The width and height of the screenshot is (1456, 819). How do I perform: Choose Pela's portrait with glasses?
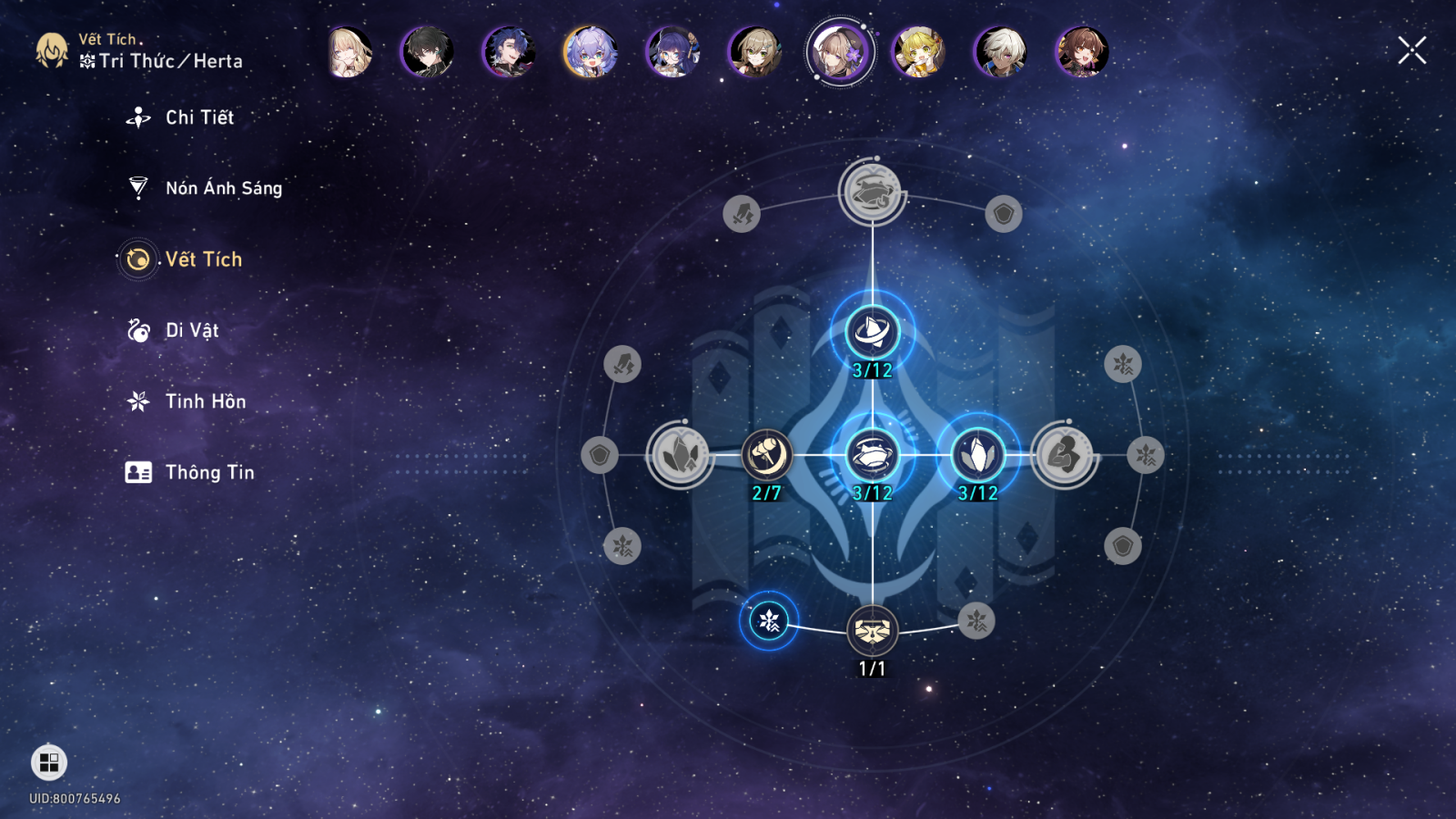click(672, 52)
